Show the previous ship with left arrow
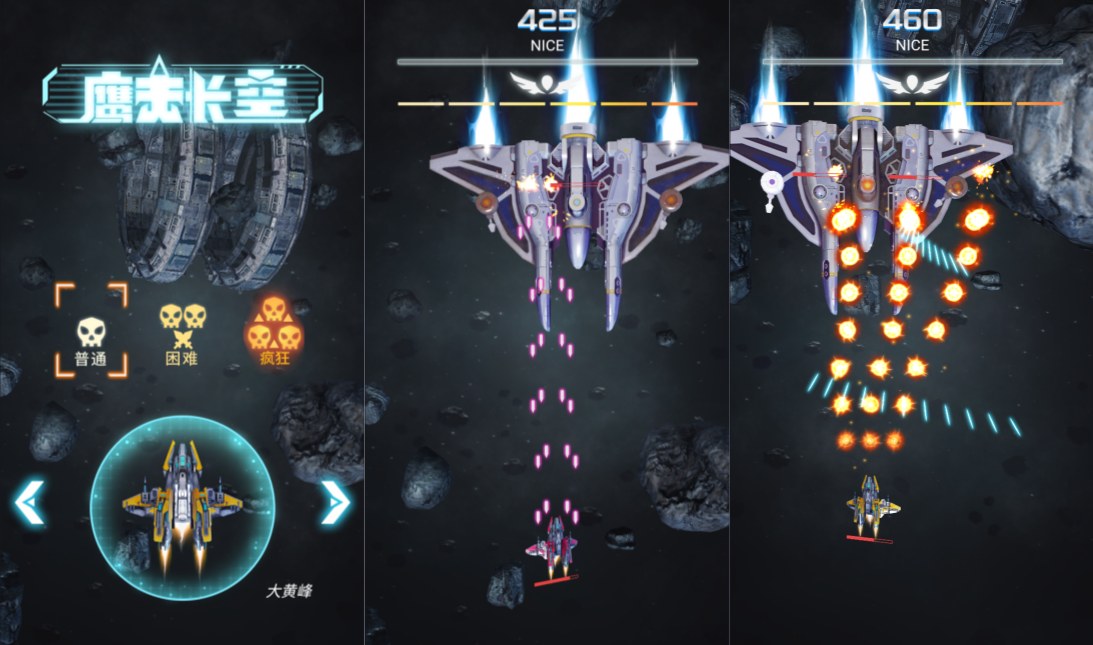Screen dimensions: 1093x645 (29, 503)
